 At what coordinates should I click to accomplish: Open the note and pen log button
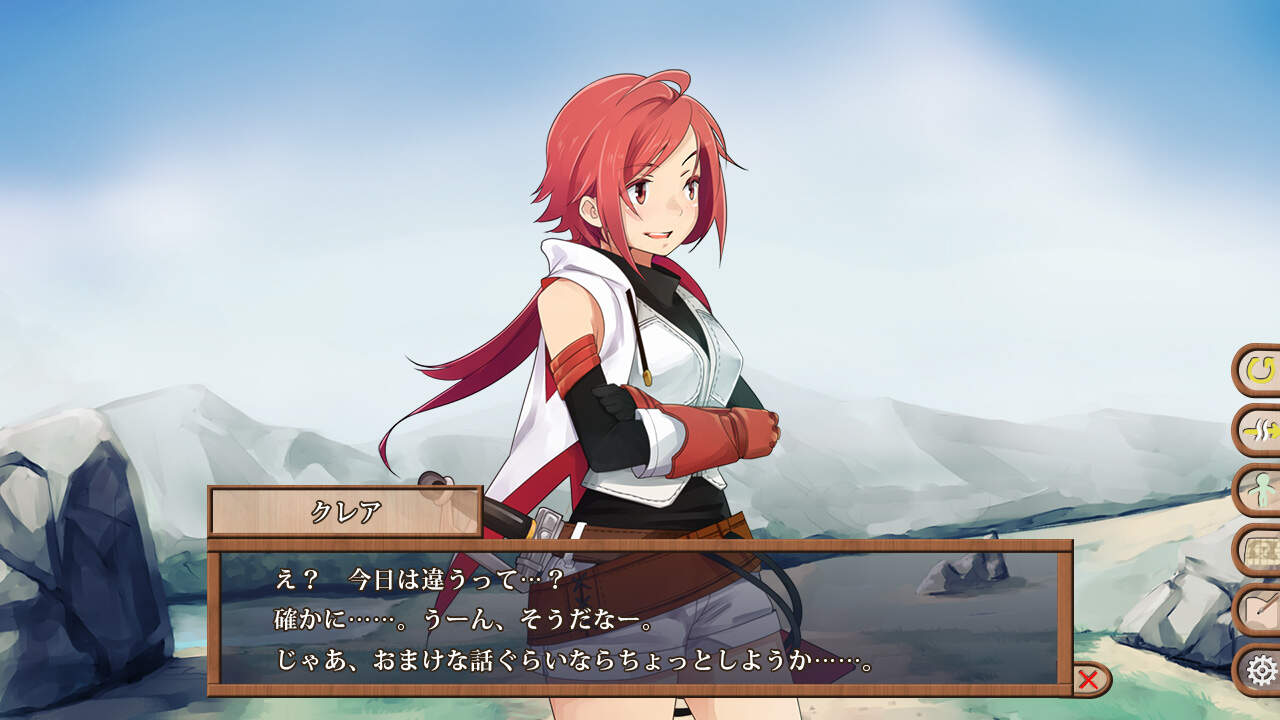pos(1261,609)
